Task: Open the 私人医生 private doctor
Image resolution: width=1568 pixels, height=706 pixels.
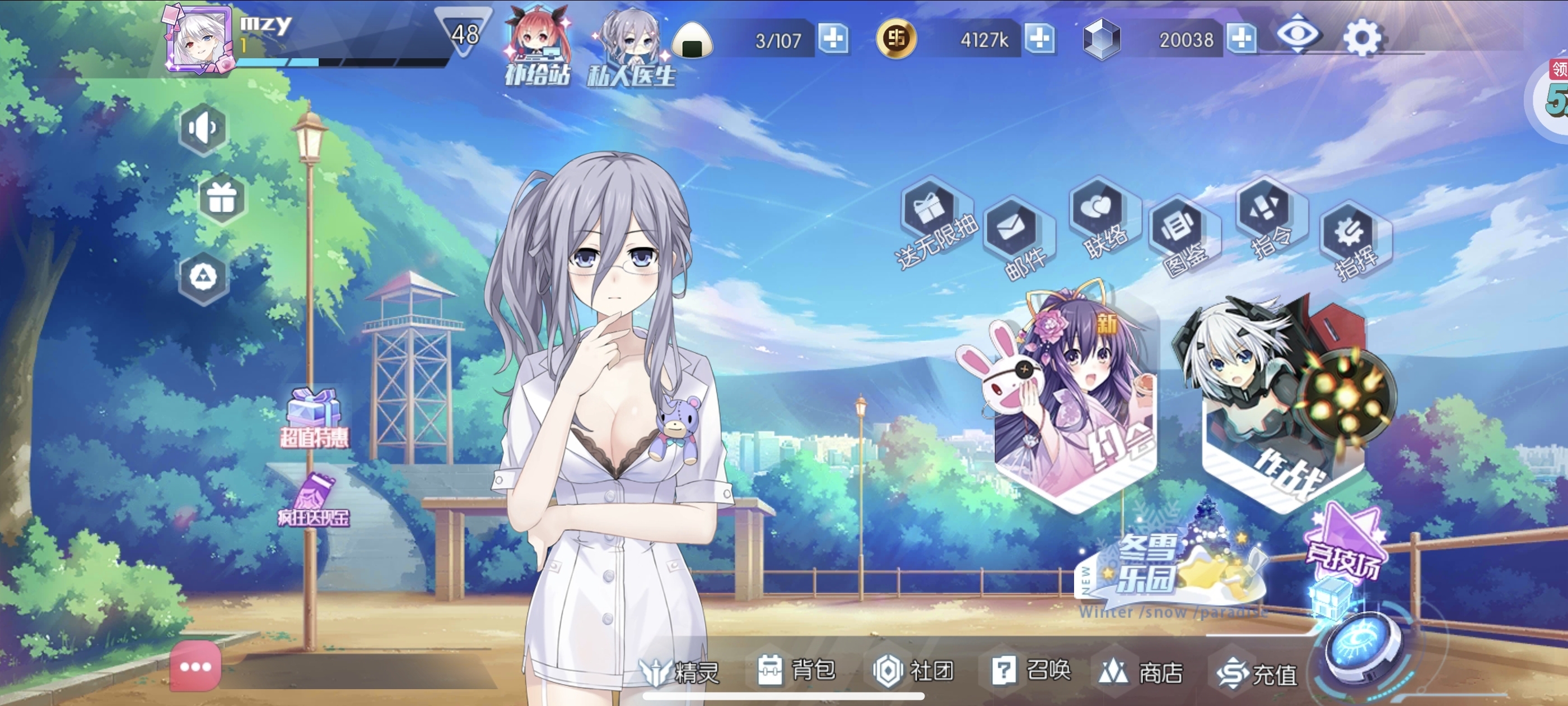Action: click(x=631, y=48)
